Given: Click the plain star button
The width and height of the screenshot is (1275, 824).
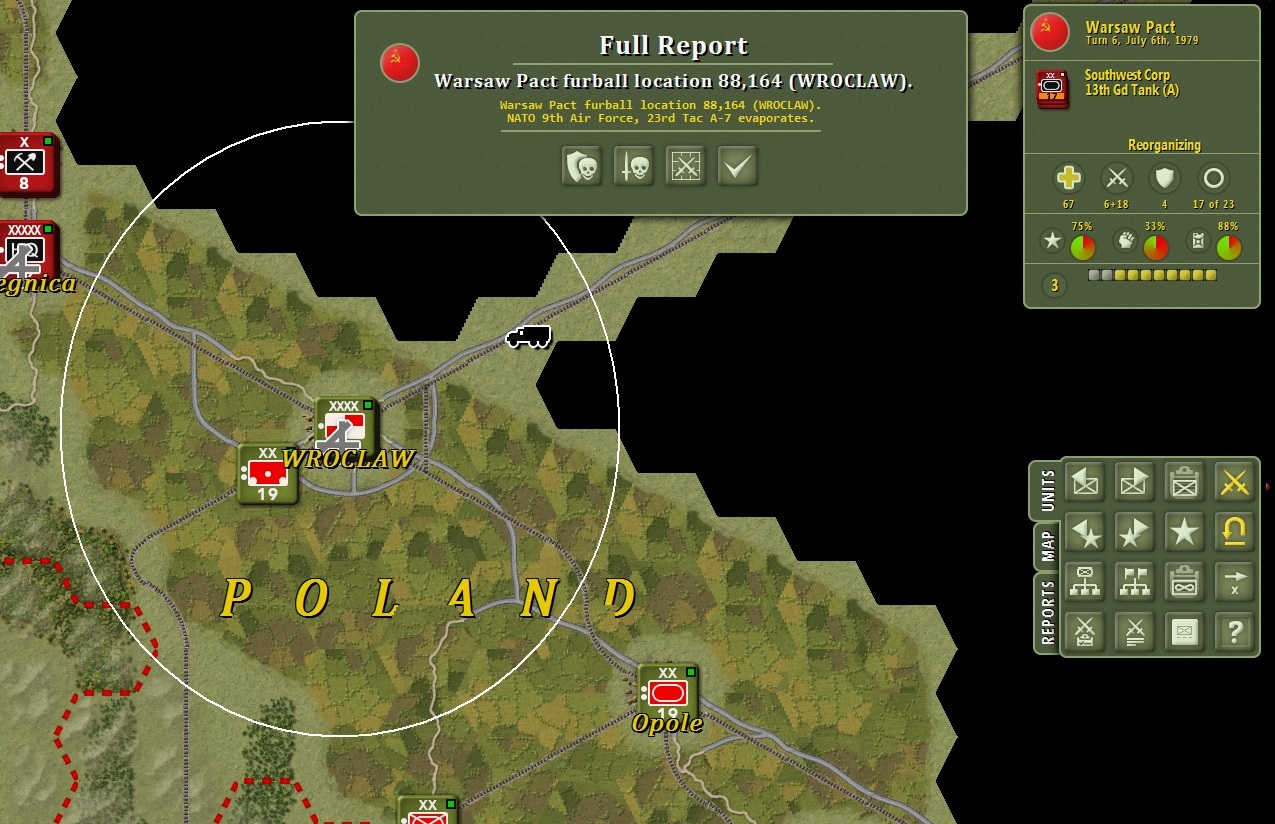Looking at the screenshot, I should click(1185, 532).
